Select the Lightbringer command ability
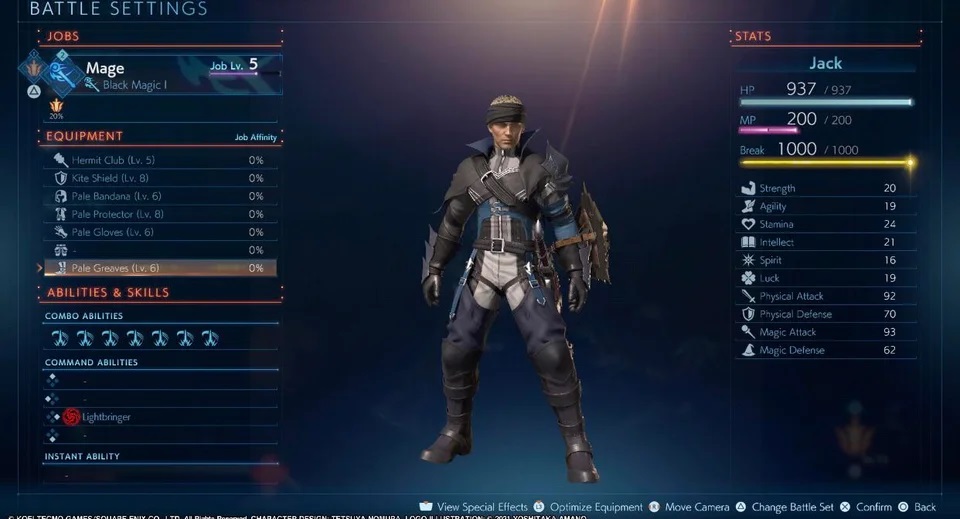The image size is (960, 519). coord(105,417)
